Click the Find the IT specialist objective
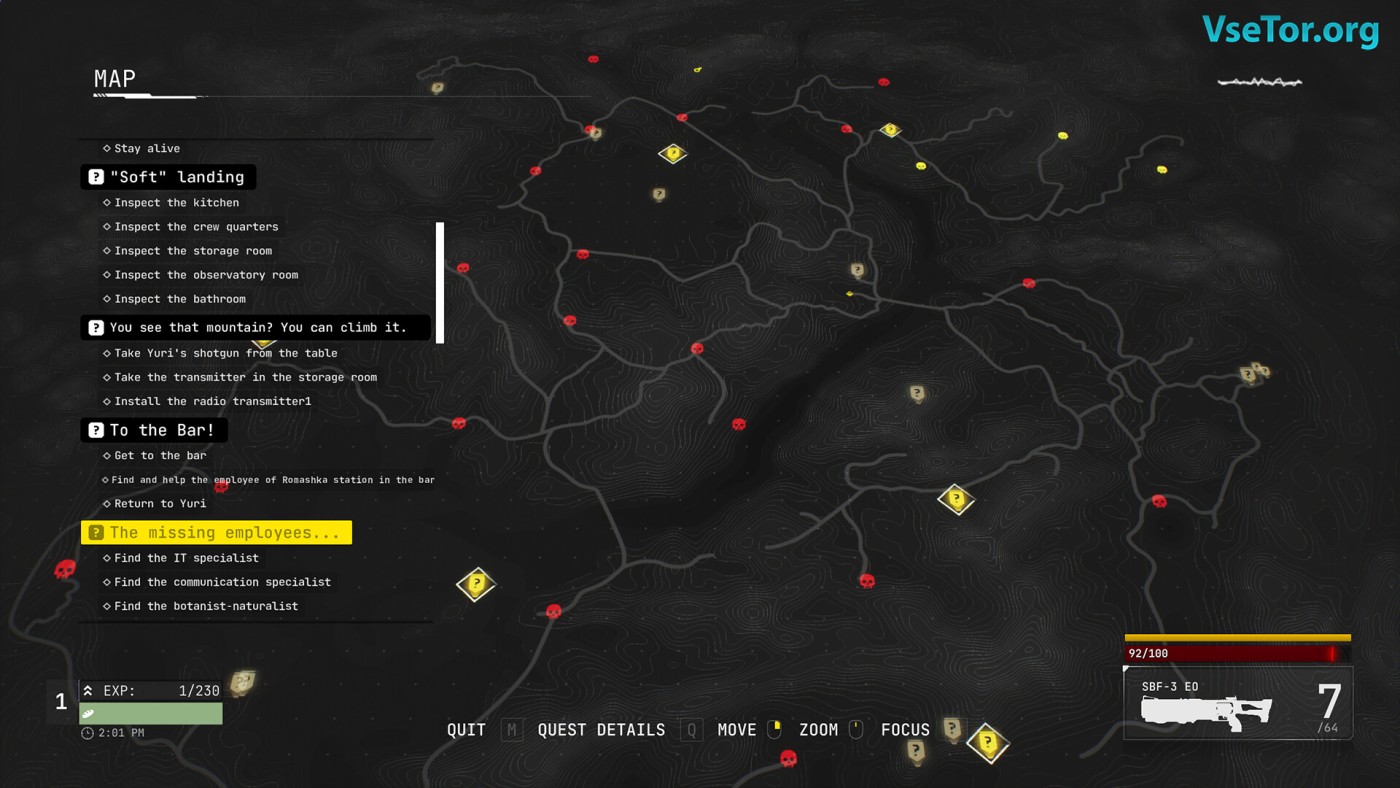 [x=186, y=558]
